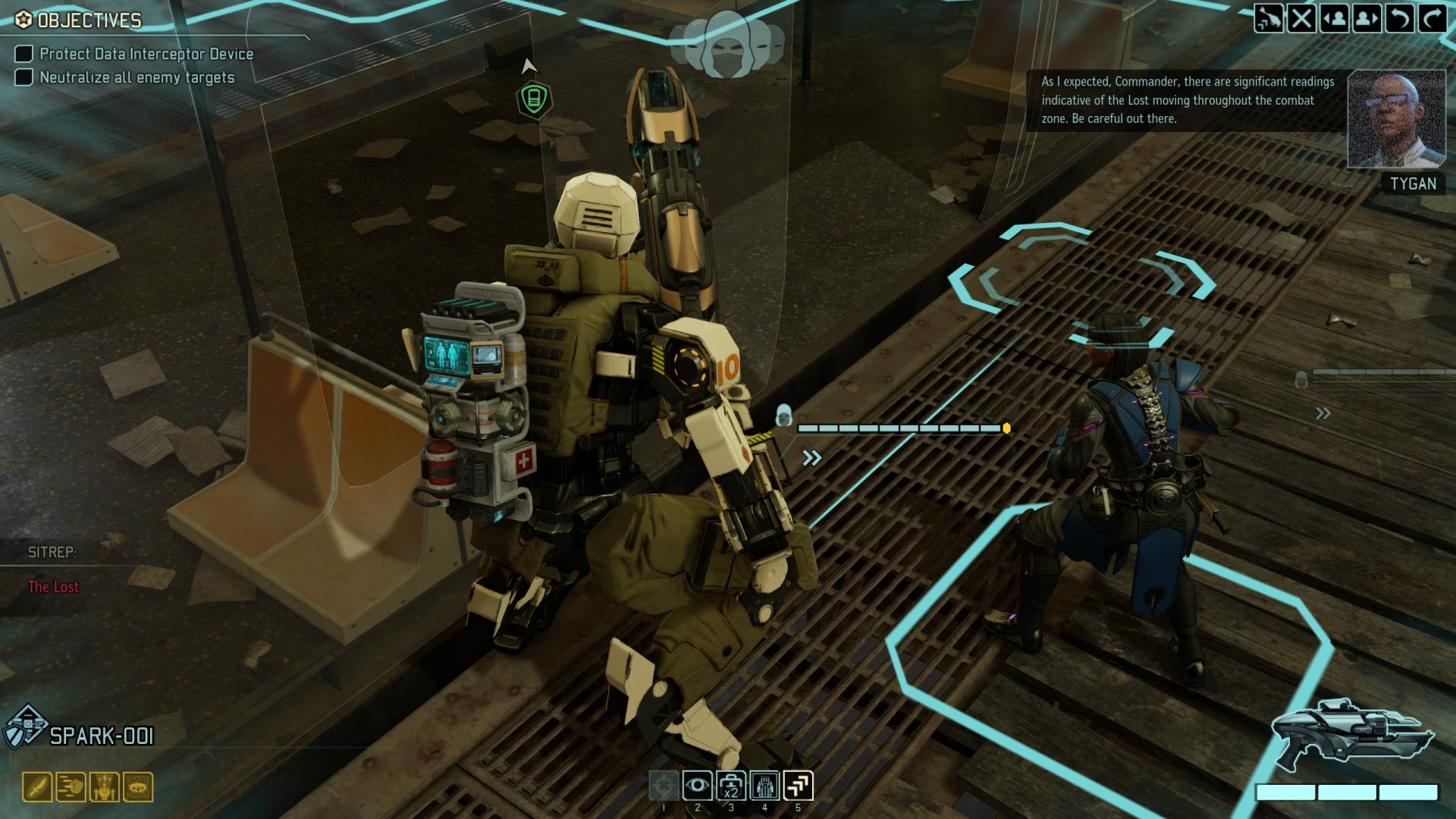
Task: Inspect the glowing blade passive perk icon
Action: [x=37, y=787]
